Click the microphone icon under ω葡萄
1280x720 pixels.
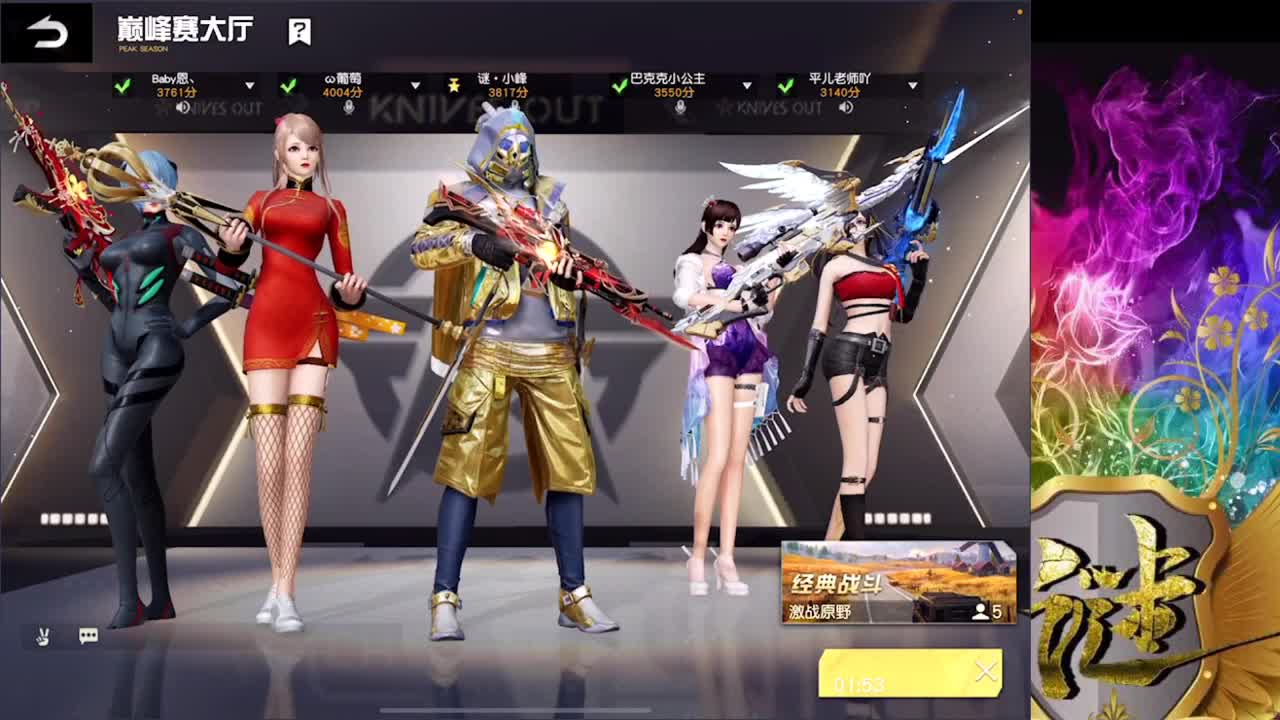[347, 109]
